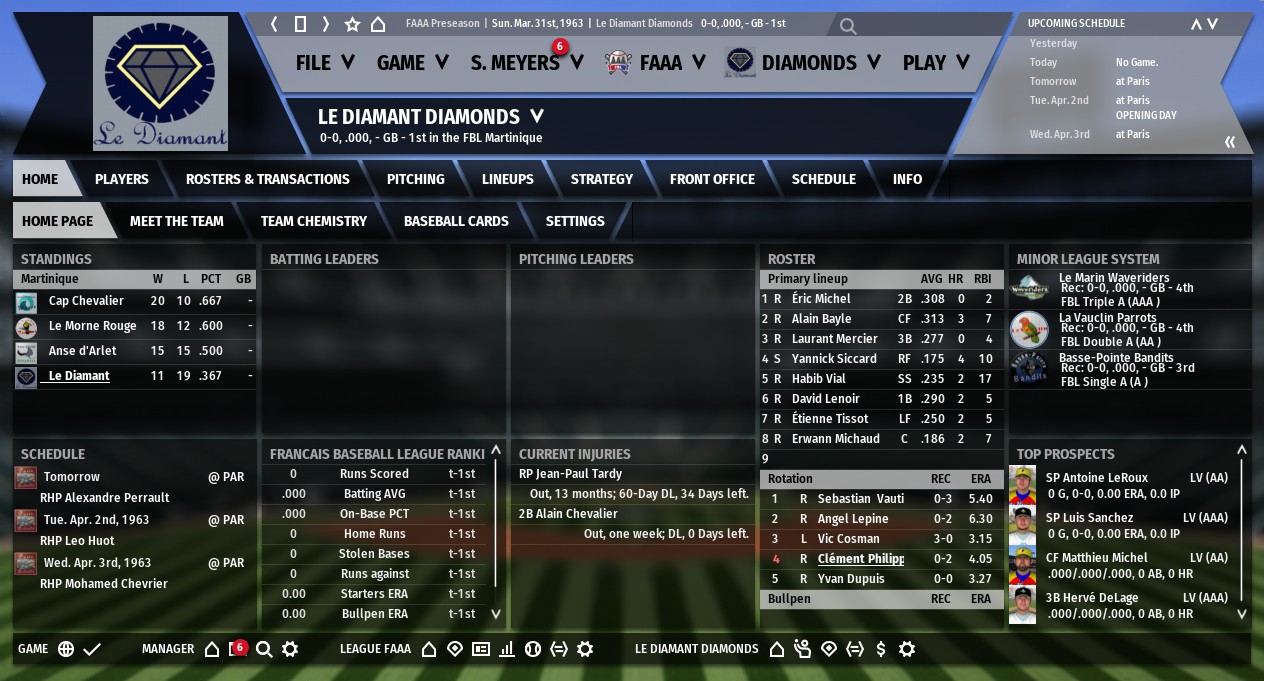Image resolution: width=1264 pixels, height=681 pixels.
Task: Open the MEET THE TEAM subtab
Action: 176,221
